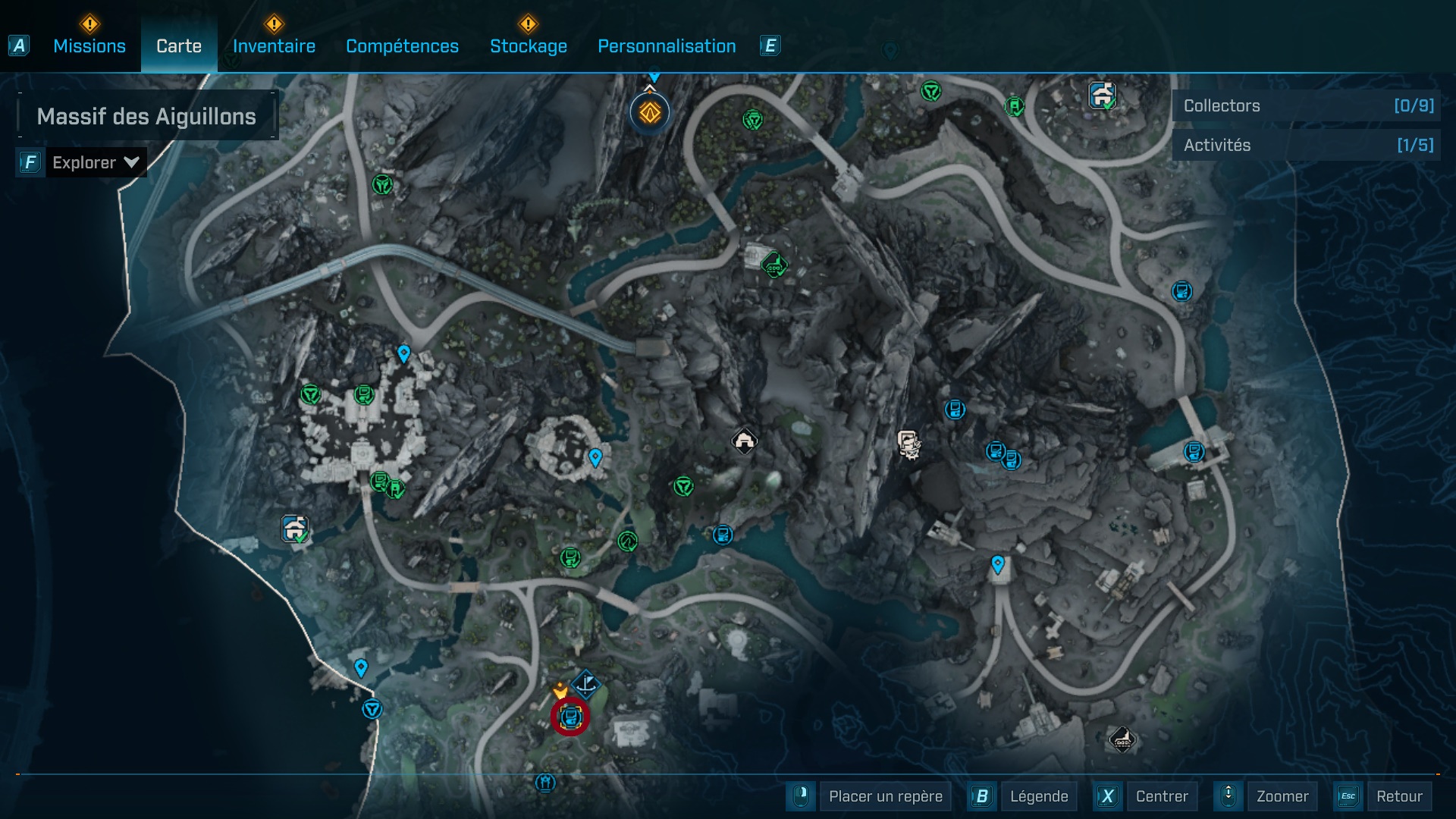Open the shelter diamond icon in map center
Viewport: 1456px width, 819px height.
point(744,442)
